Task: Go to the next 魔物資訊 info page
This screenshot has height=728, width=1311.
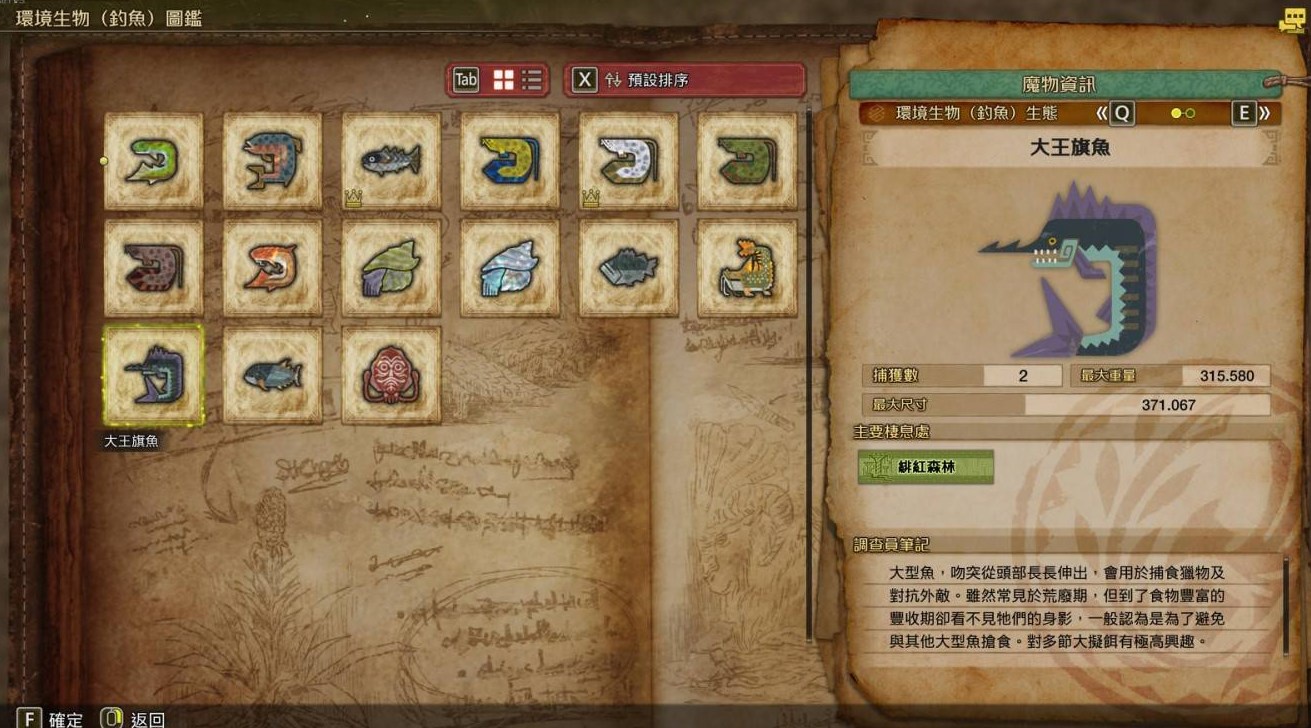Action: tap(1253, 114)
